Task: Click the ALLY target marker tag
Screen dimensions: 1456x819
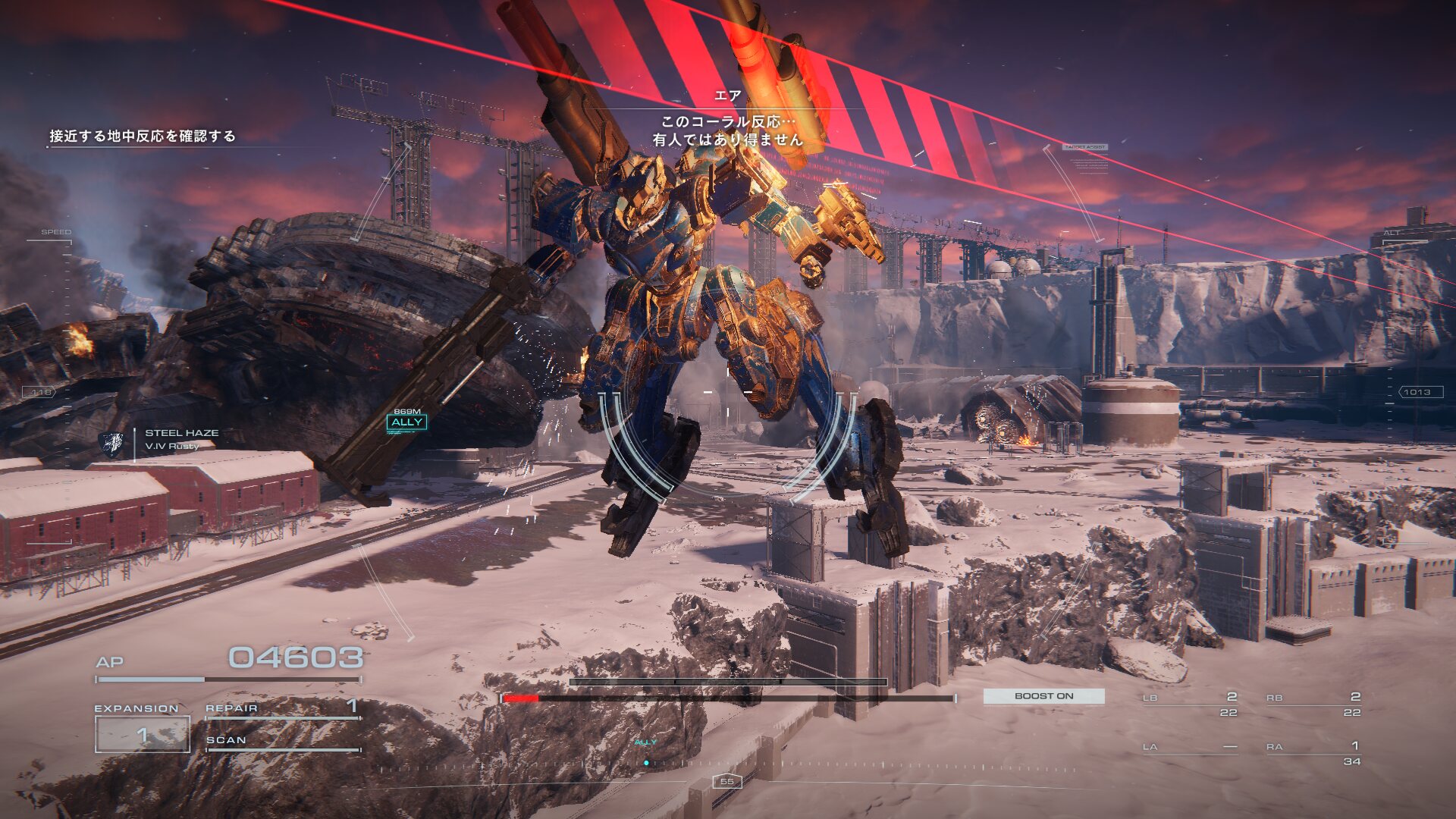Action: [406, 422]
